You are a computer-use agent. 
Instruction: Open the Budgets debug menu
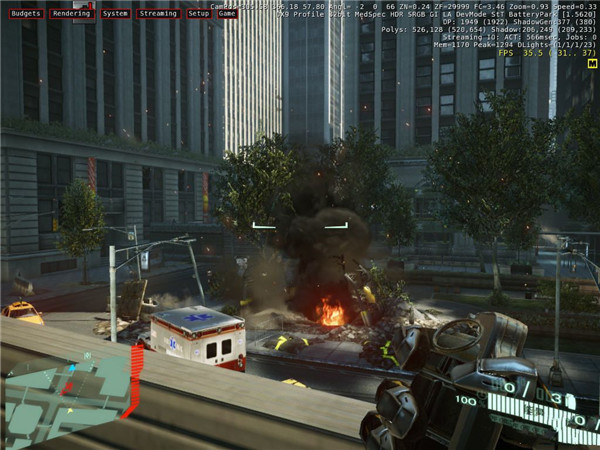(x=24, y=14)
